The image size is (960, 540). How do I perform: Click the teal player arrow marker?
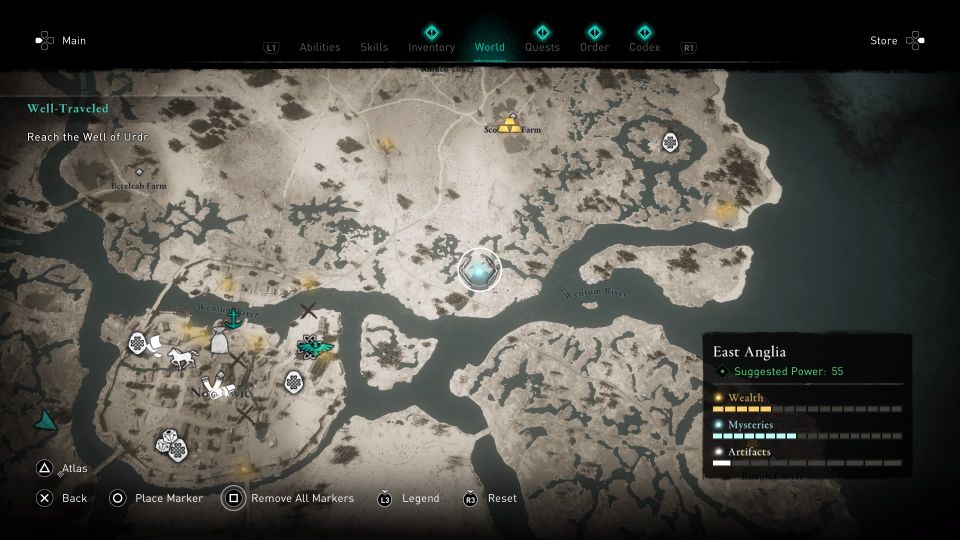[x=45, y=421]
